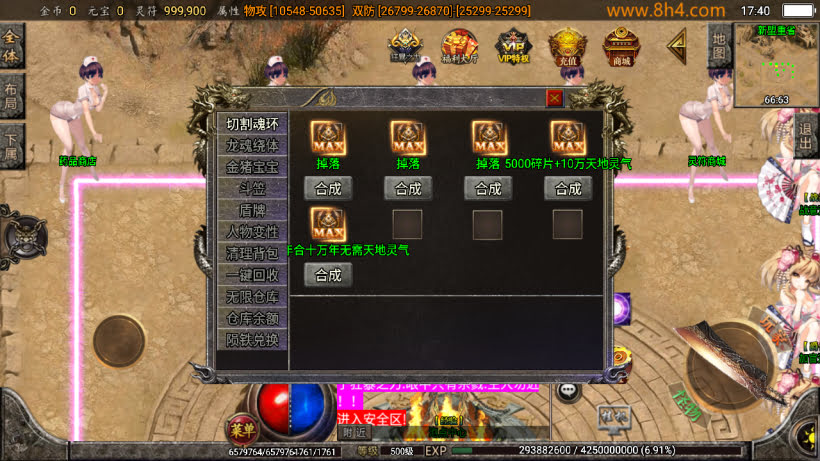This screenshot has width=820, height=461.
Task: Open the 商城 shop icon
Action: [x=622, y=46]
